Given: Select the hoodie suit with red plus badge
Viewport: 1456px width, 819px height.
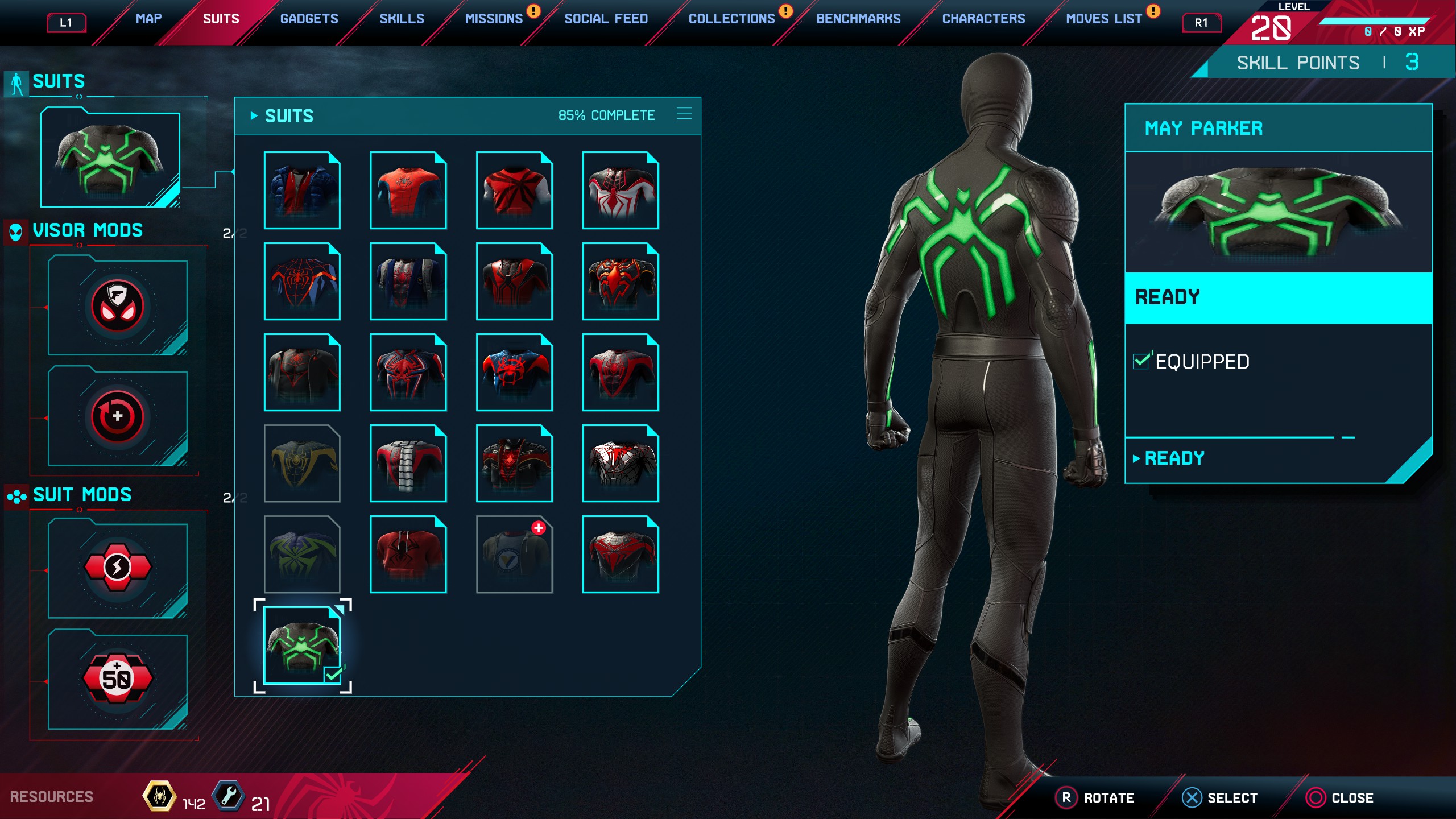Looking at the screenshot, I should point(514,555).
